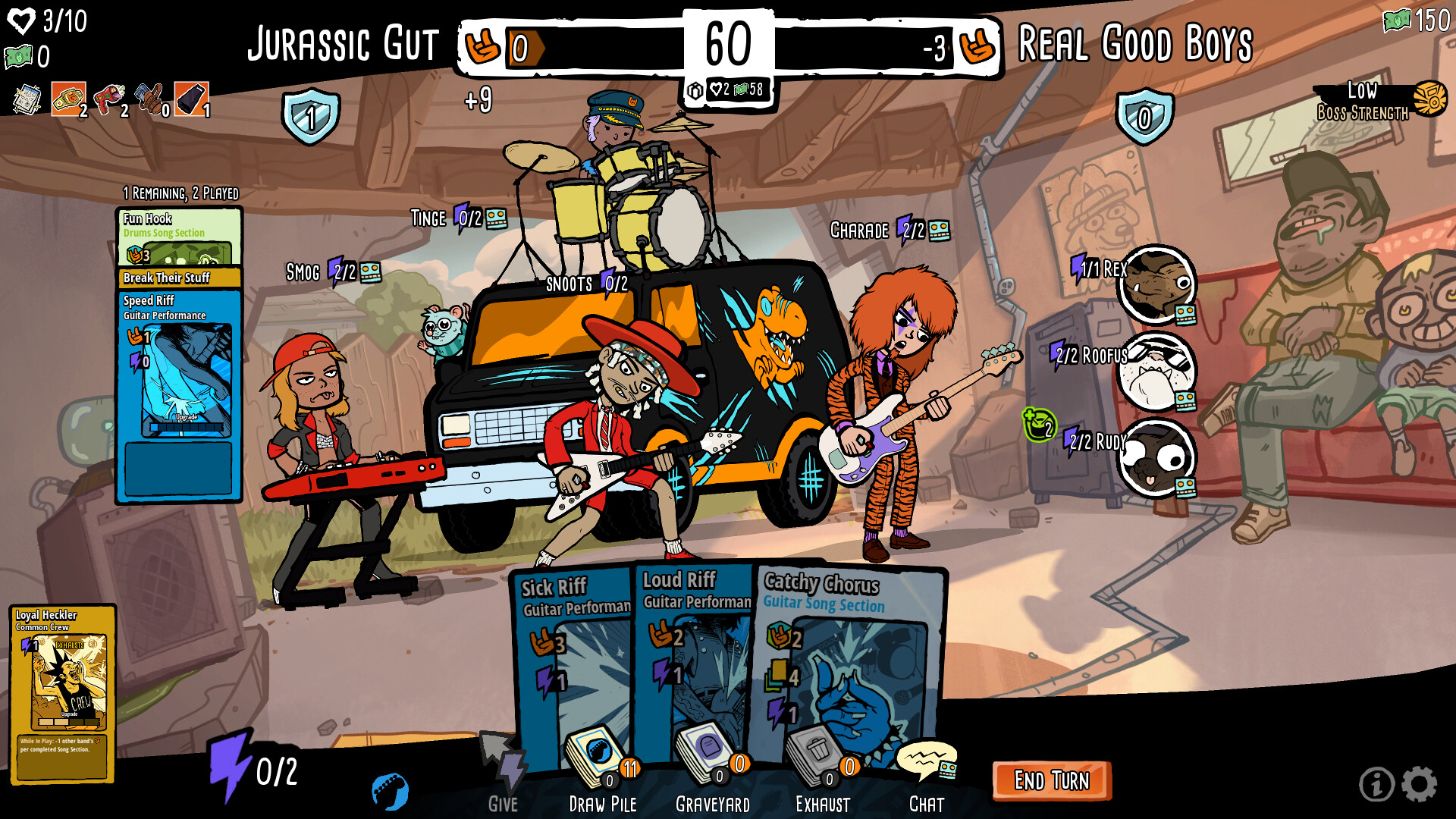Image resolution: width=1456 pixels, height=819 pixels.
Task: Select Rudy's band member portrait
Action: tap(1156, 458)
